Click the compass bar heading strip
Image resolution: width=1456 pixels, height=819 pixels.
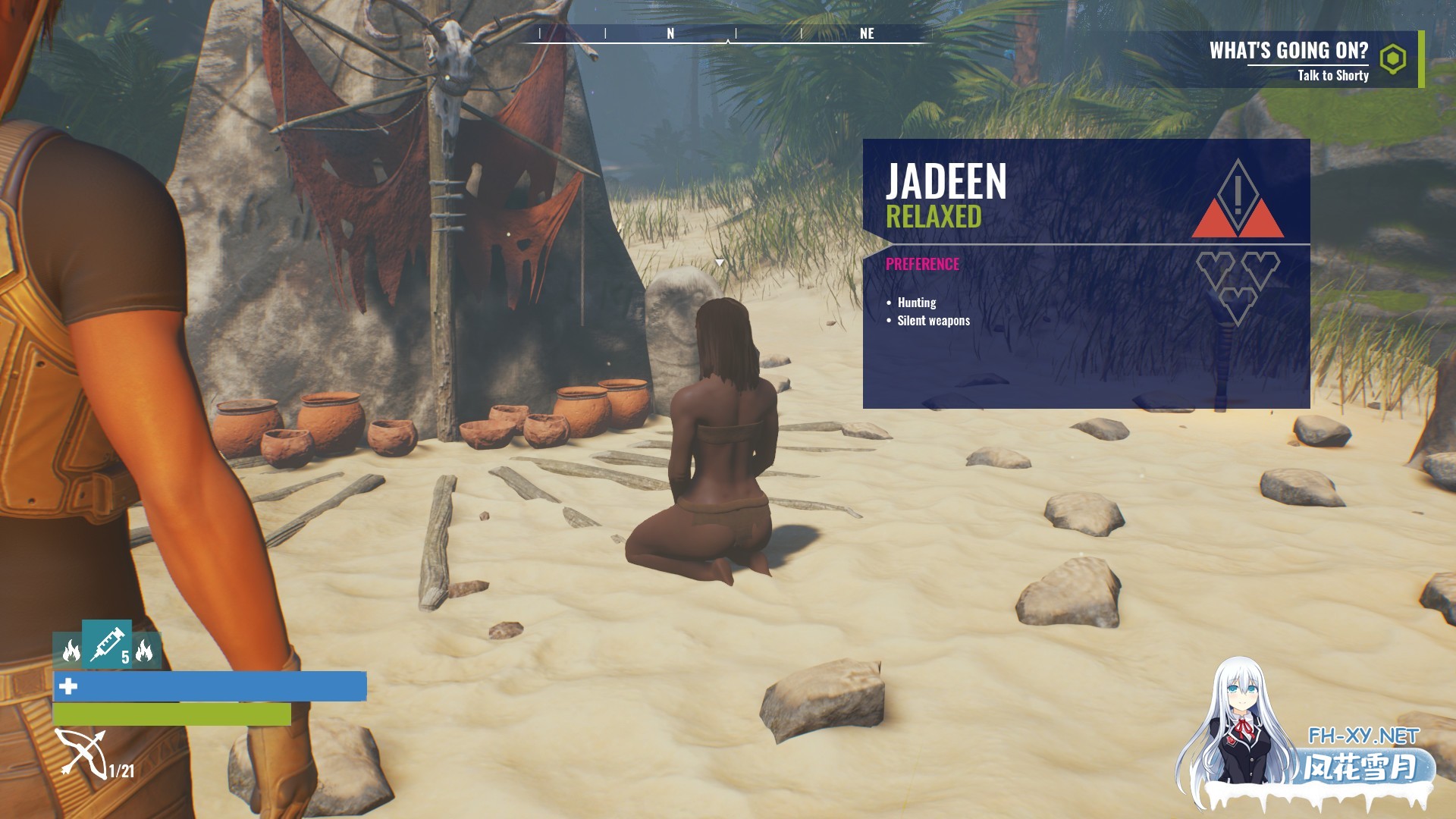tap(728, 34)
